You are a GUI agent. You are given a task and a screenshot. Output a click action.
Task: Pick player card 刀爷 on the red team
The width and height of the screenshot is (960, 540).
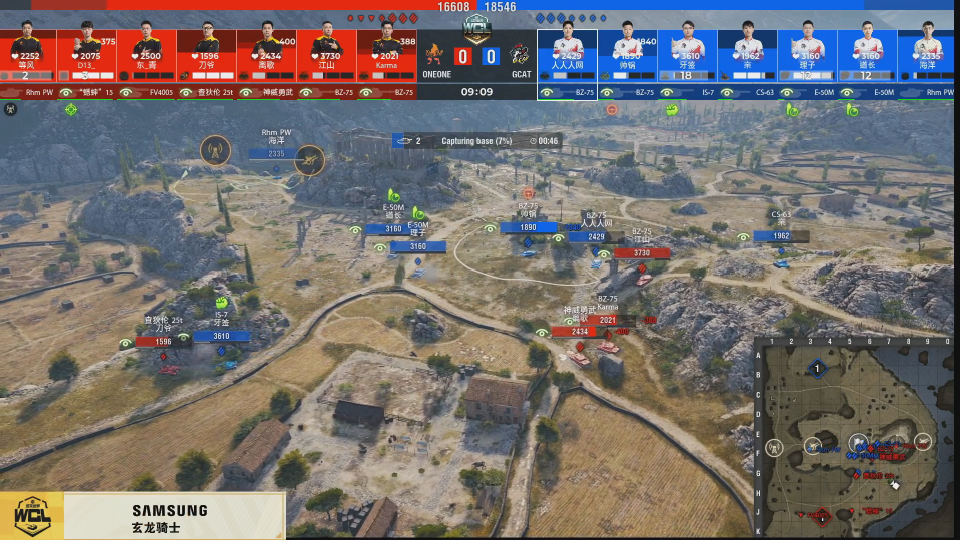[206, 55]
